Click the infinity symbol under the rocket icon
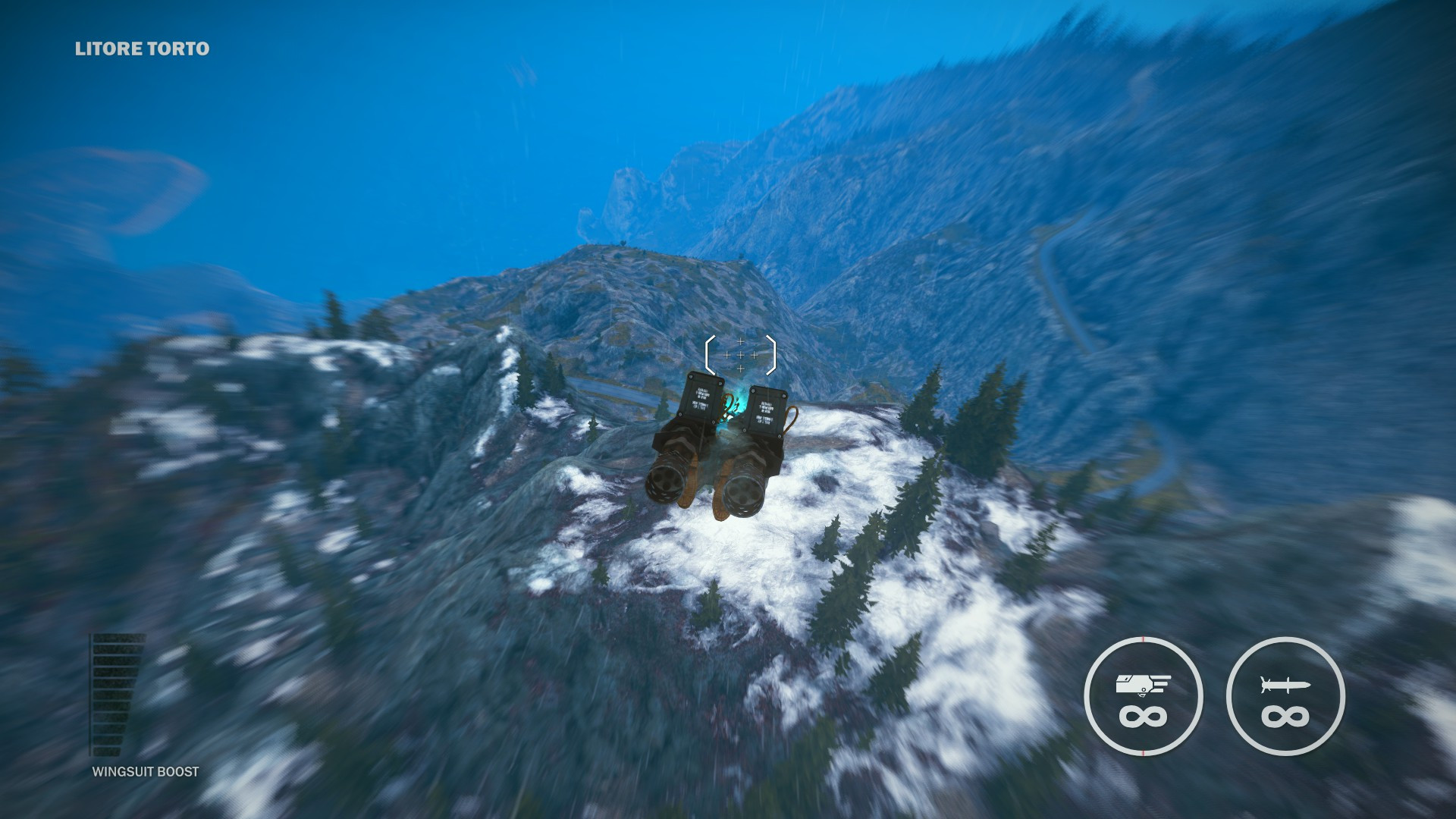The width and height of the screenshot is (1456, 819). [1285, 717]
